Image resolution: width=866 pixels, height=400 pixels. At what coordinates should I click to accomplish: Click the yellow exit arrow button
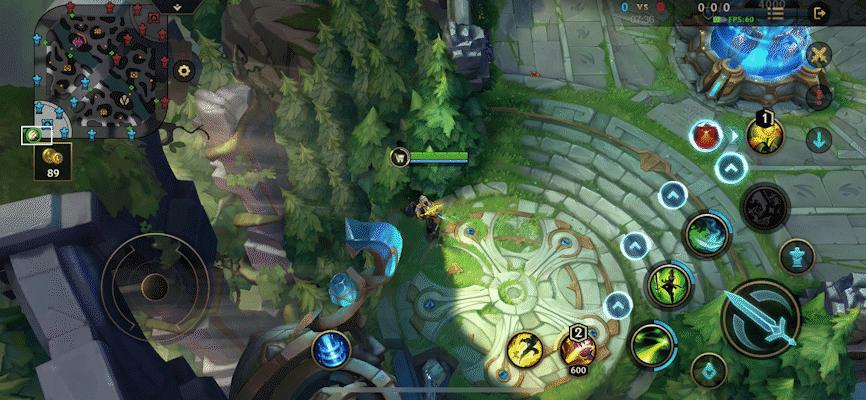(820, 13)
